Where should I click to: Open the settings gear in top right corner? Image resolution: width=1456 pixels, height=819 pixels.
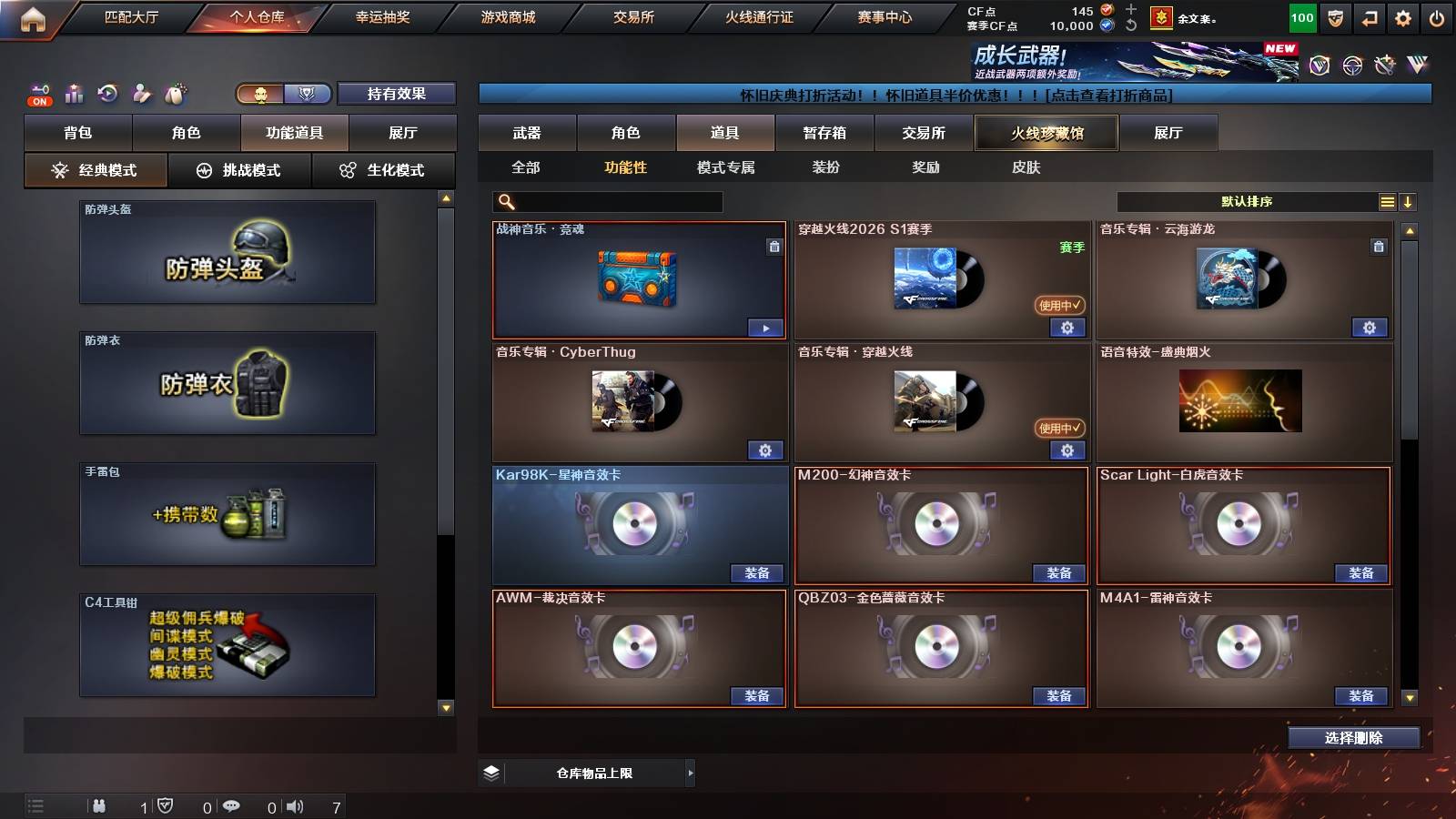point(1404,16)
